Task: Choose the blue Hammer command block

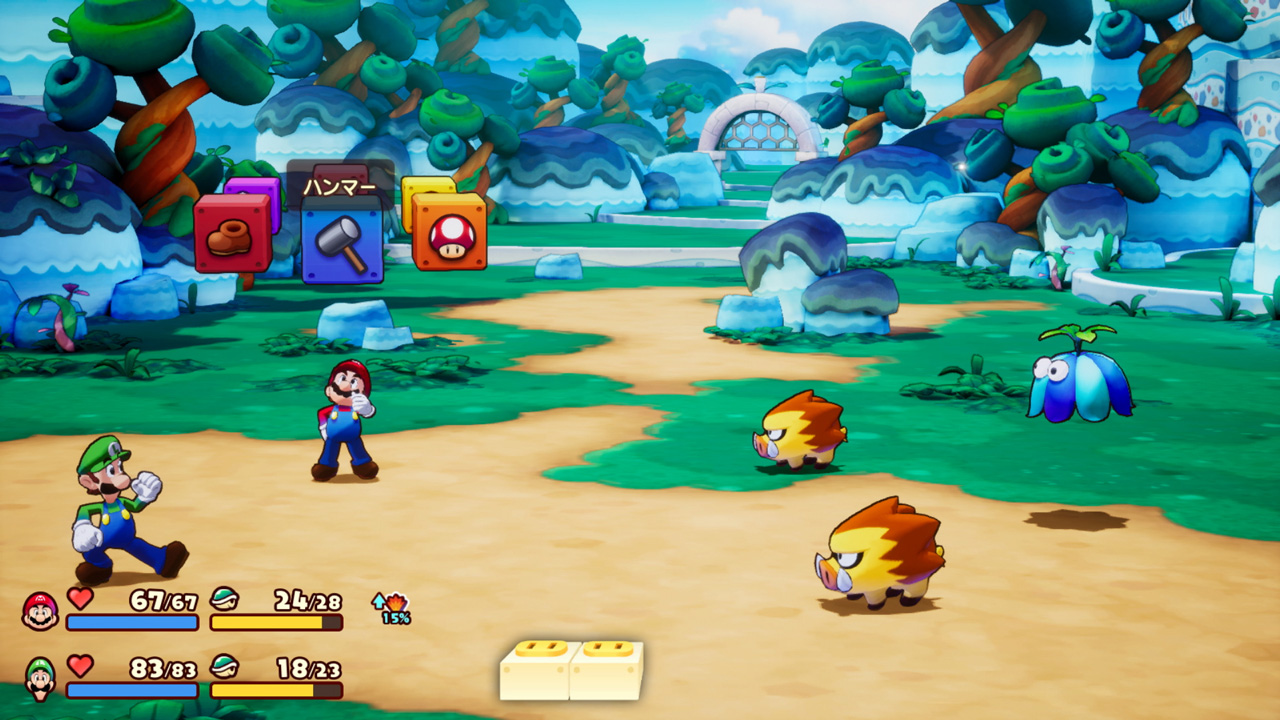Action: pyautogui.click(x=342, y=240)
